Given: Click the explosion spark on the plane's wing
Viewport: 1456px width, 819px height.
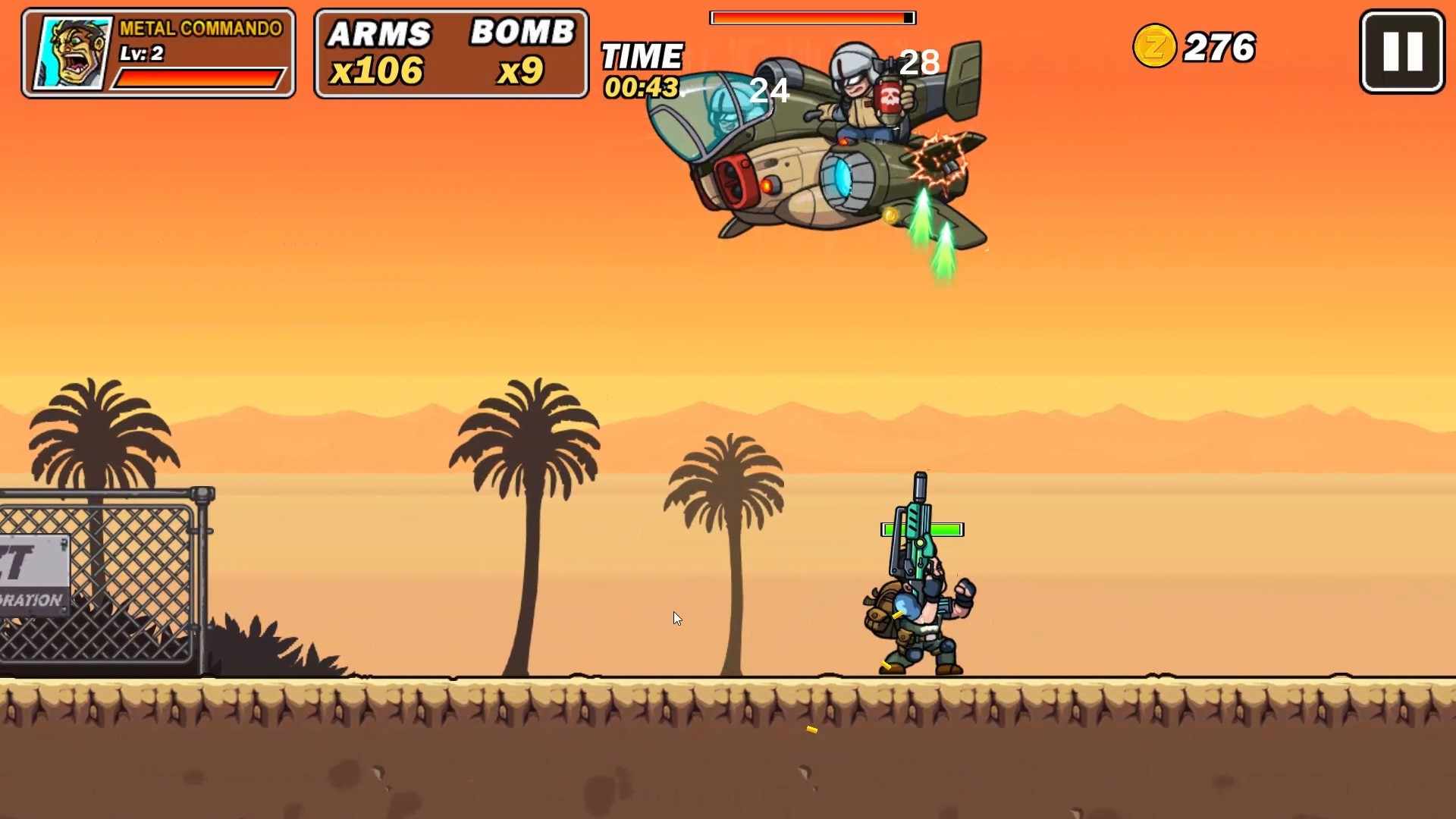Looking at the screenshot, I should (938, 161).
